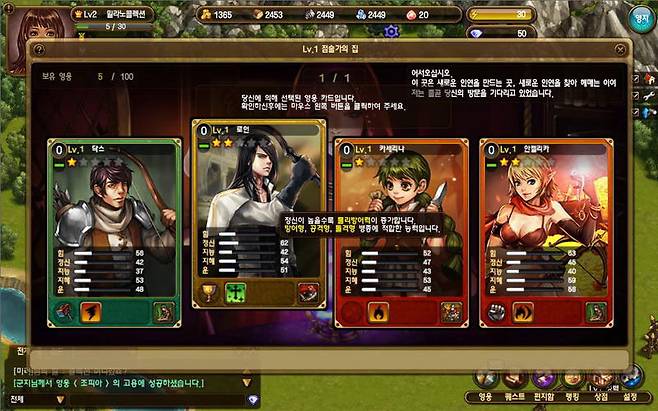This screenshot has height=411, width=658.
Task: Click the round blue button top right
Action: (x=641, y=17)
